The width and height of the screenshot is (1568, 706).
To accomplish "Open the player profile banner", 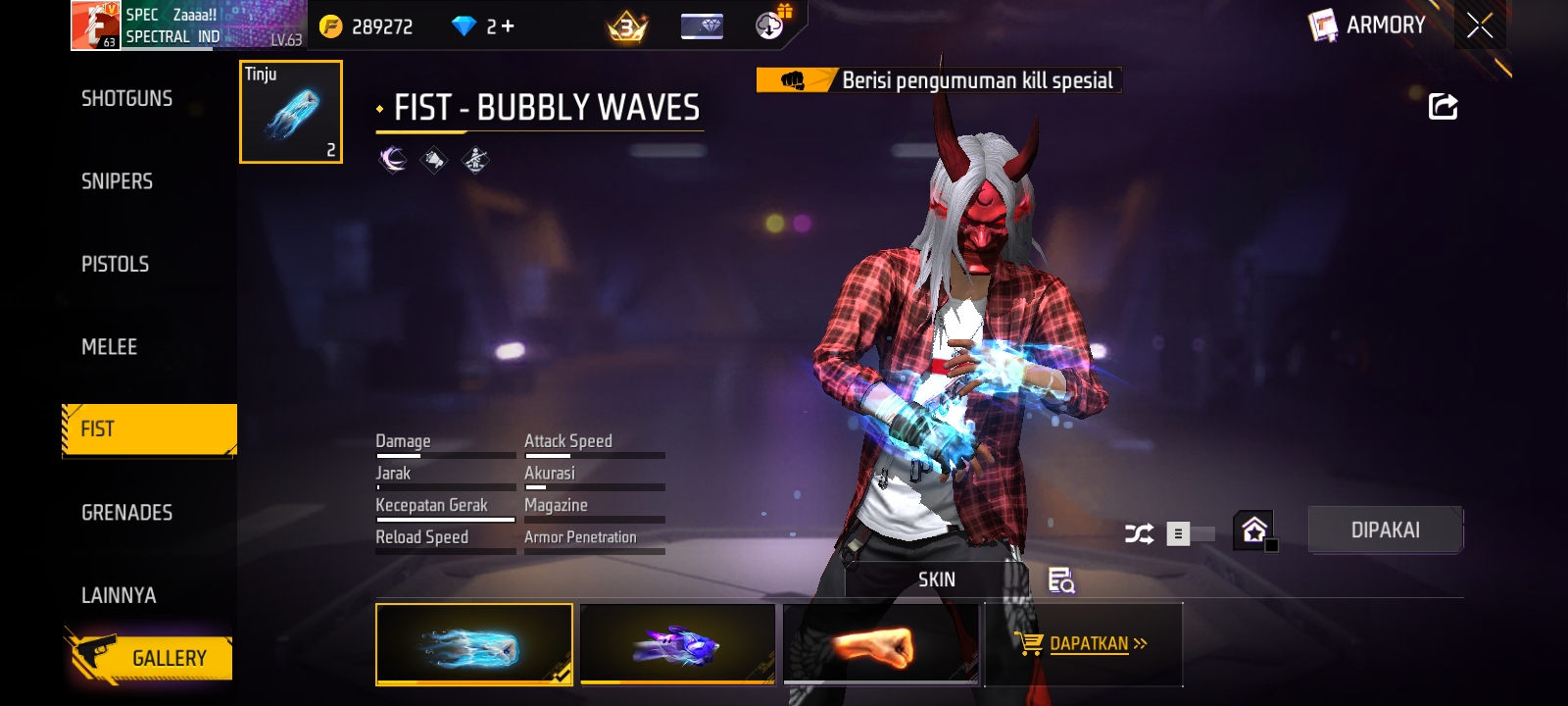I will 188,25.
